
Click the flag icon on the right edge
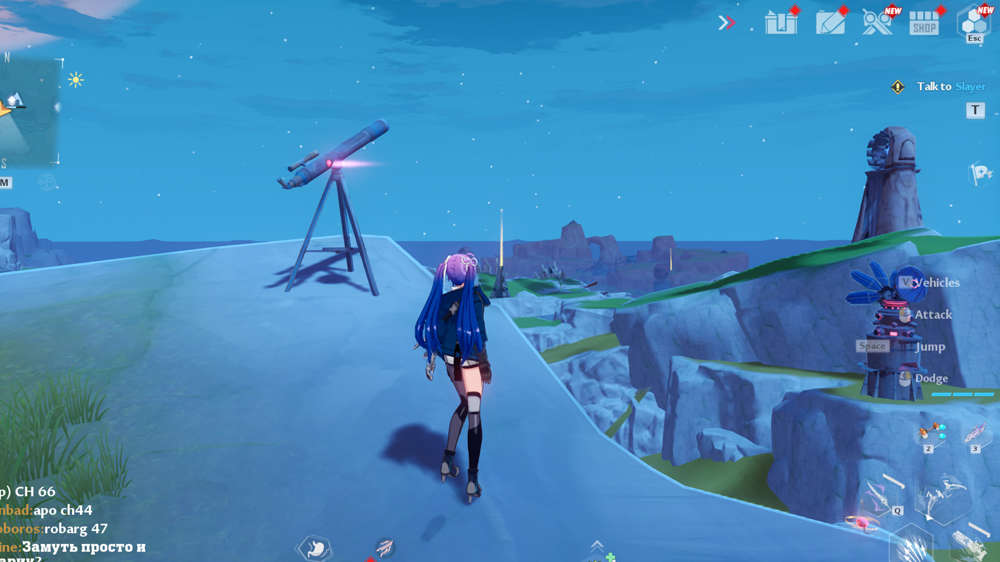coord(980,174)
